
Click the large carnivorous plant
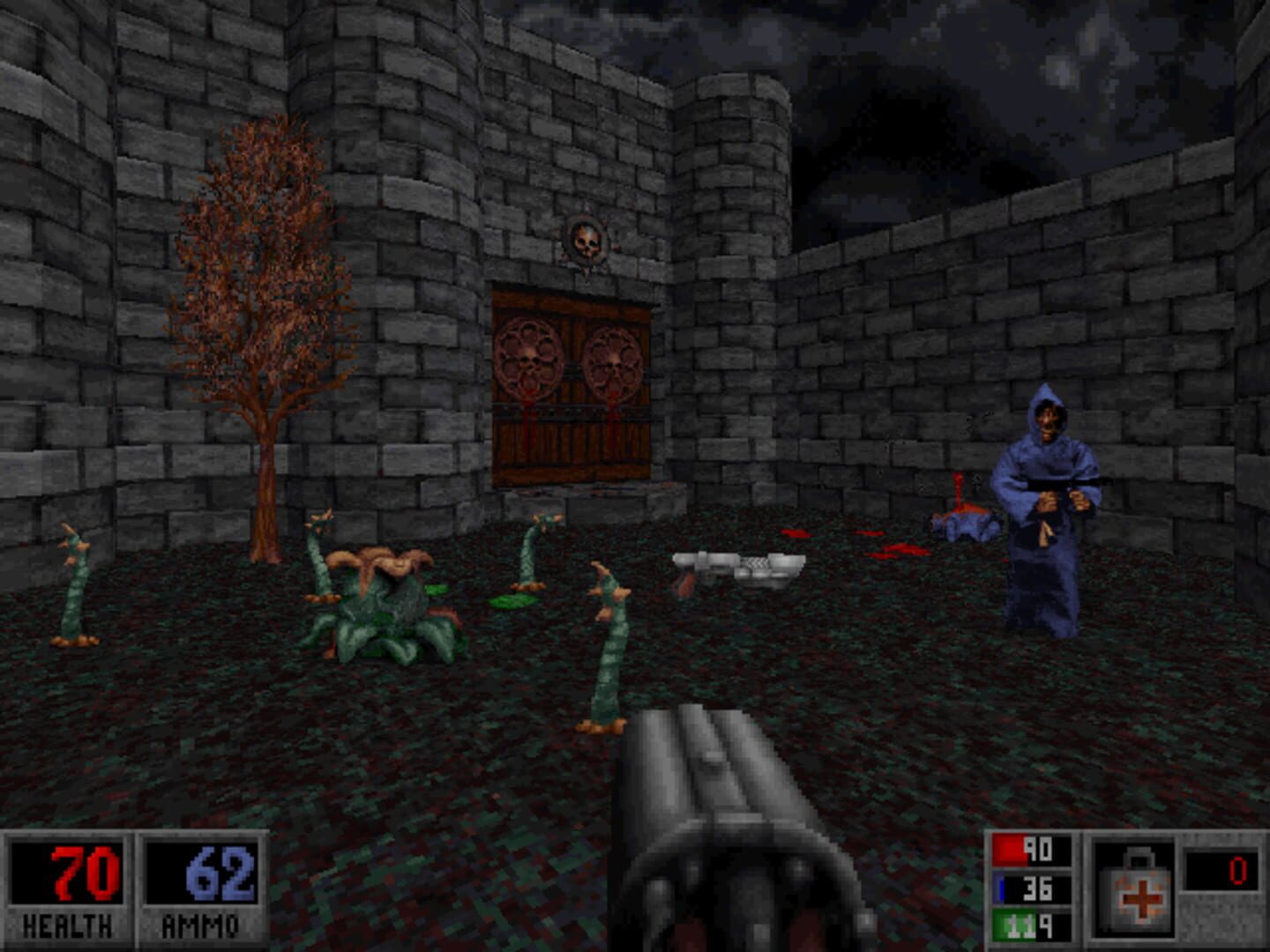coord(384,608)
